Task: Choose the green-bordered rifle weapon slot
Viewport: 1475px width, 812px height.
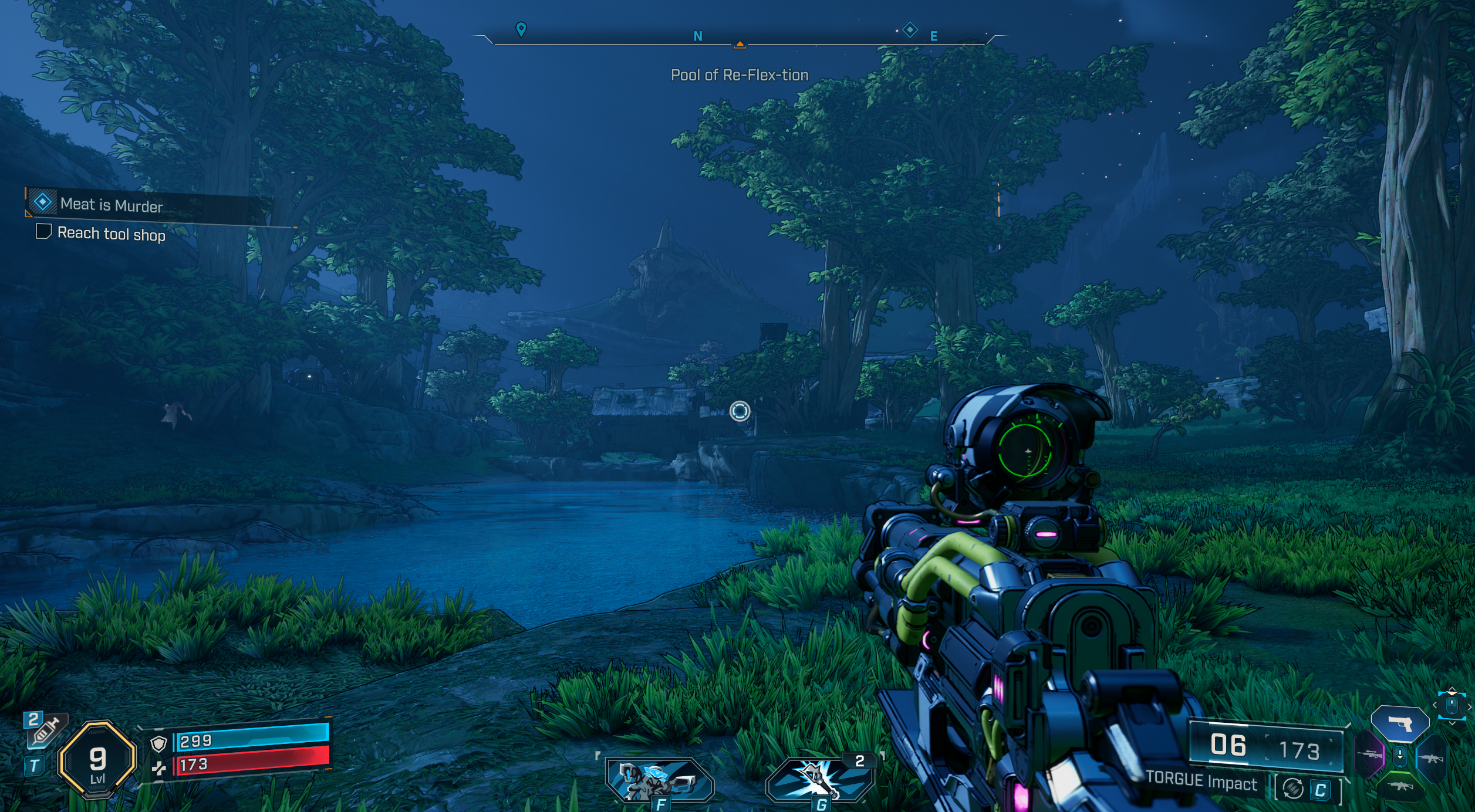Action: coord(1400,786)
